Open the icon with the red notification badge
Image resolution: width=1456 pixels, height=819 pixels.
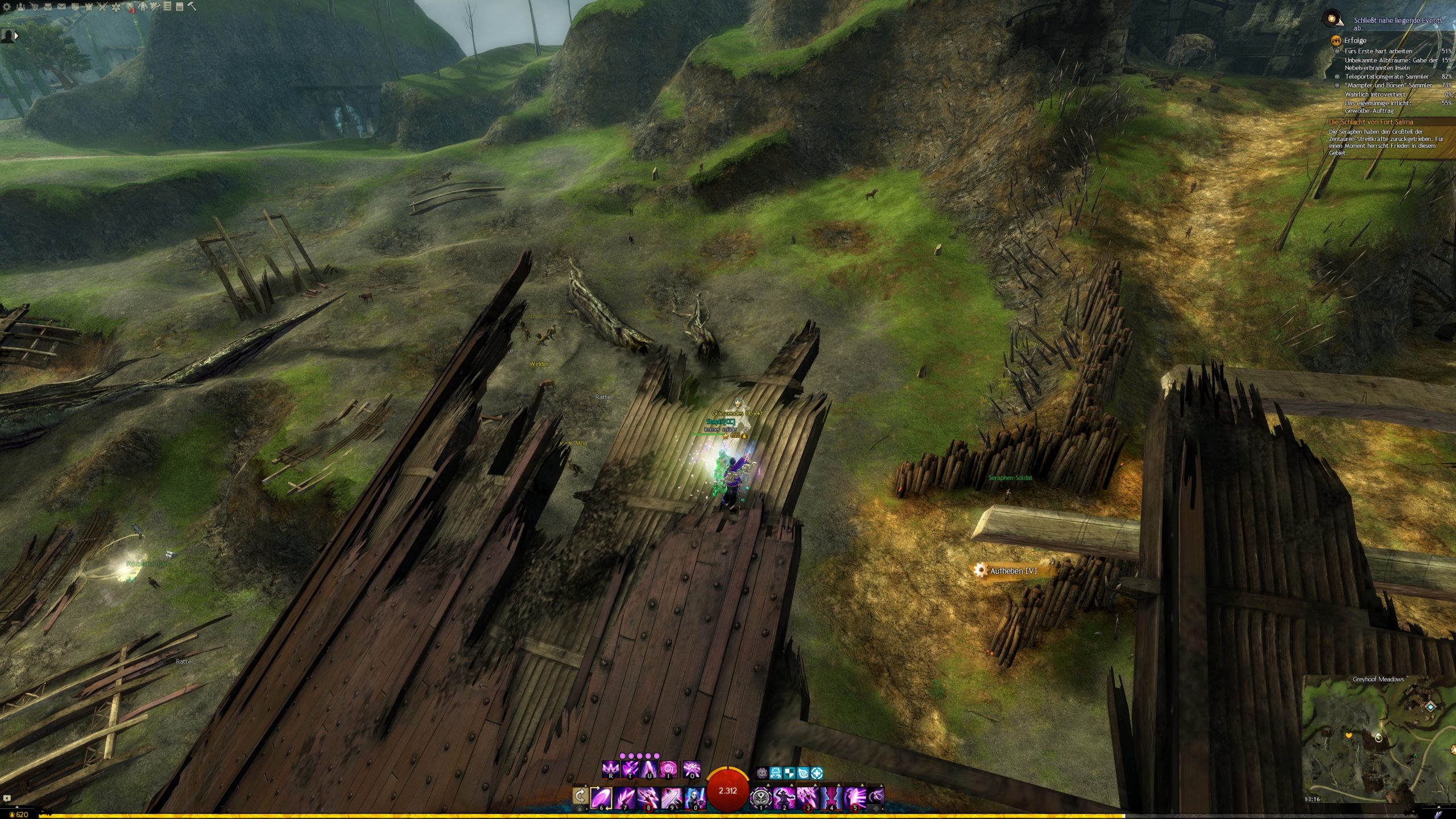coord(130,7)
